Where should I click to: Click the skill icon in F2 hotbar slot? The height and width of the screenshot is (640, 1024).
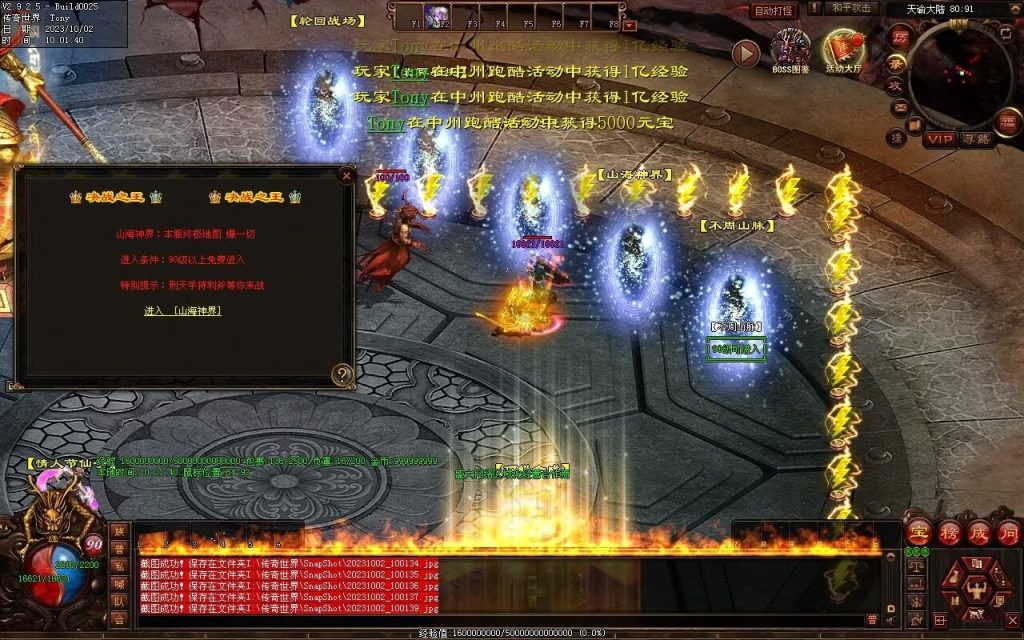coord(436,15)
